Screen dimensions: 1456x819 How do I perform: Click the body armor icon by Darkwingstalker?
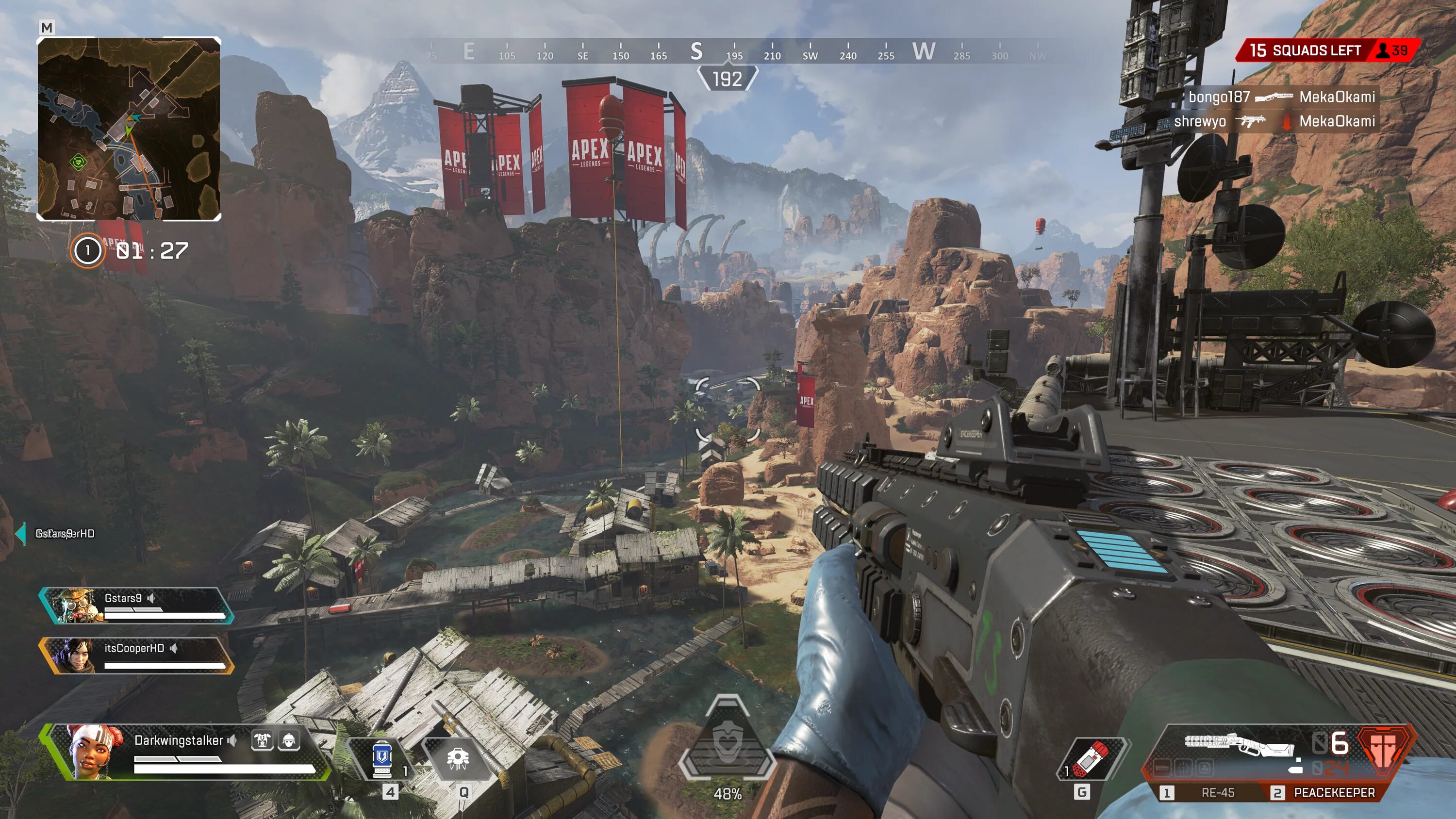coord(262,740)
